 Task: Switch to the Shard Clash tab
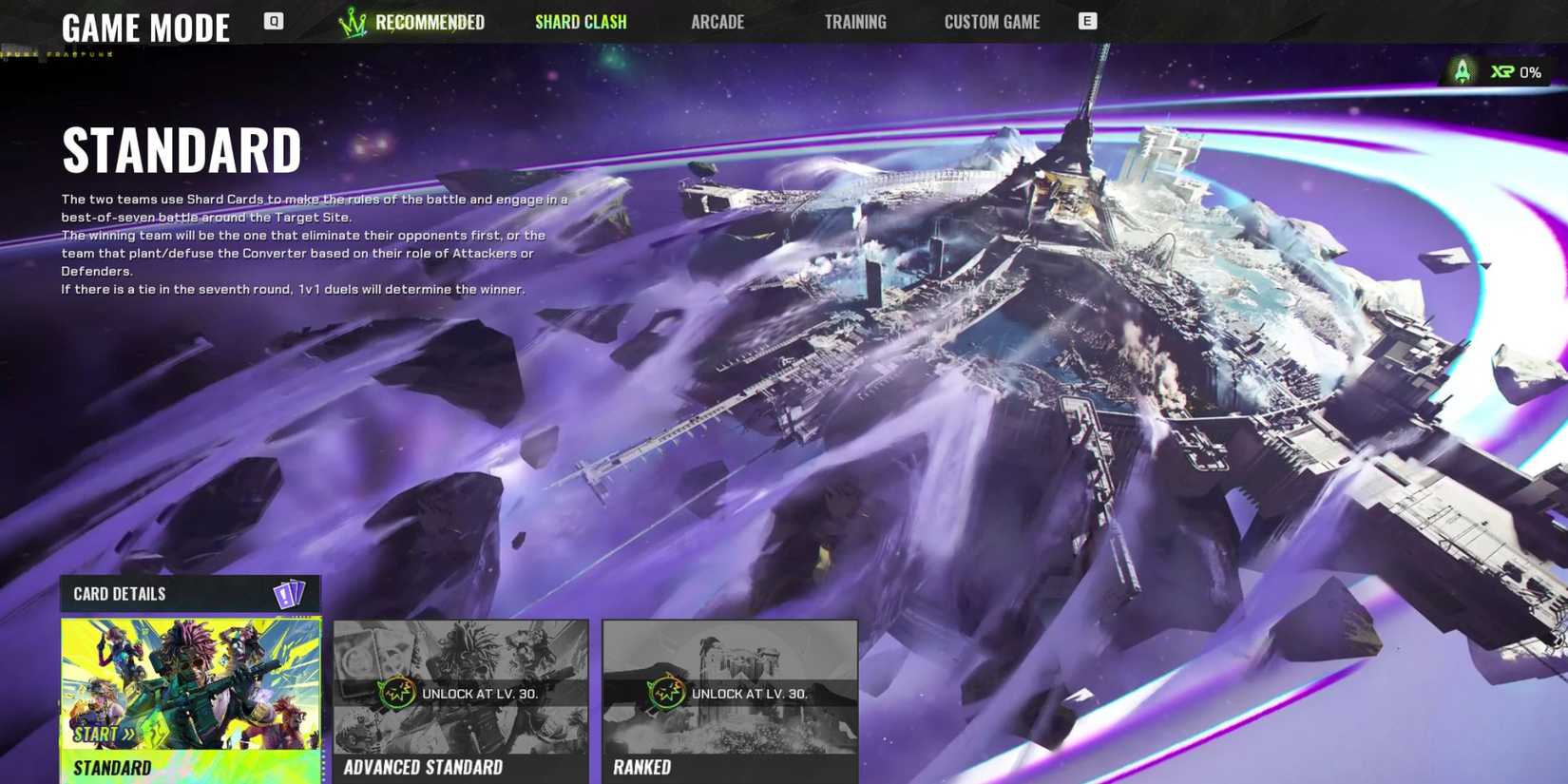point(581,21)
